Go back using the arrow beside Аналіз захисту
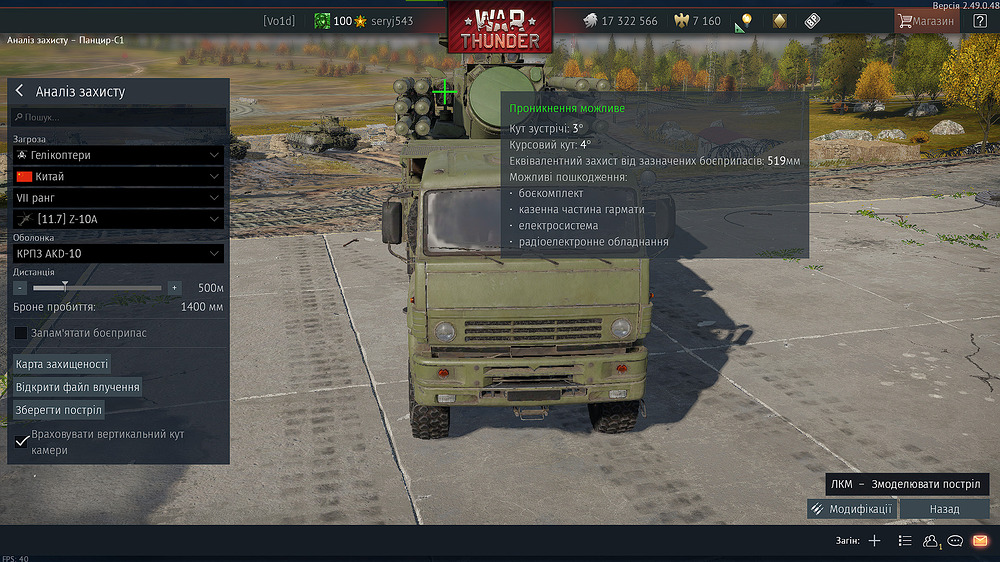 (19, 91)
